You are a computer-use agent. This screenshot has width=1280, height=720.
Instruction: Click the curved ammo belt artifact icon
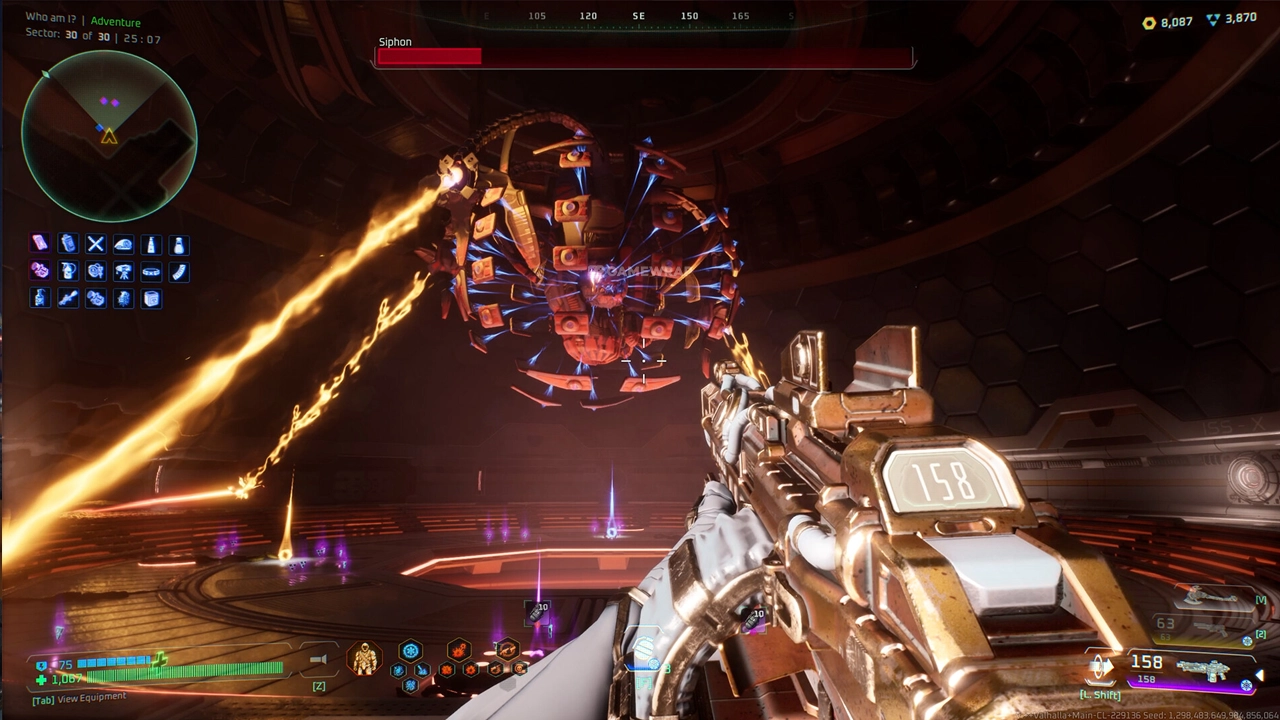click(179, 271)
